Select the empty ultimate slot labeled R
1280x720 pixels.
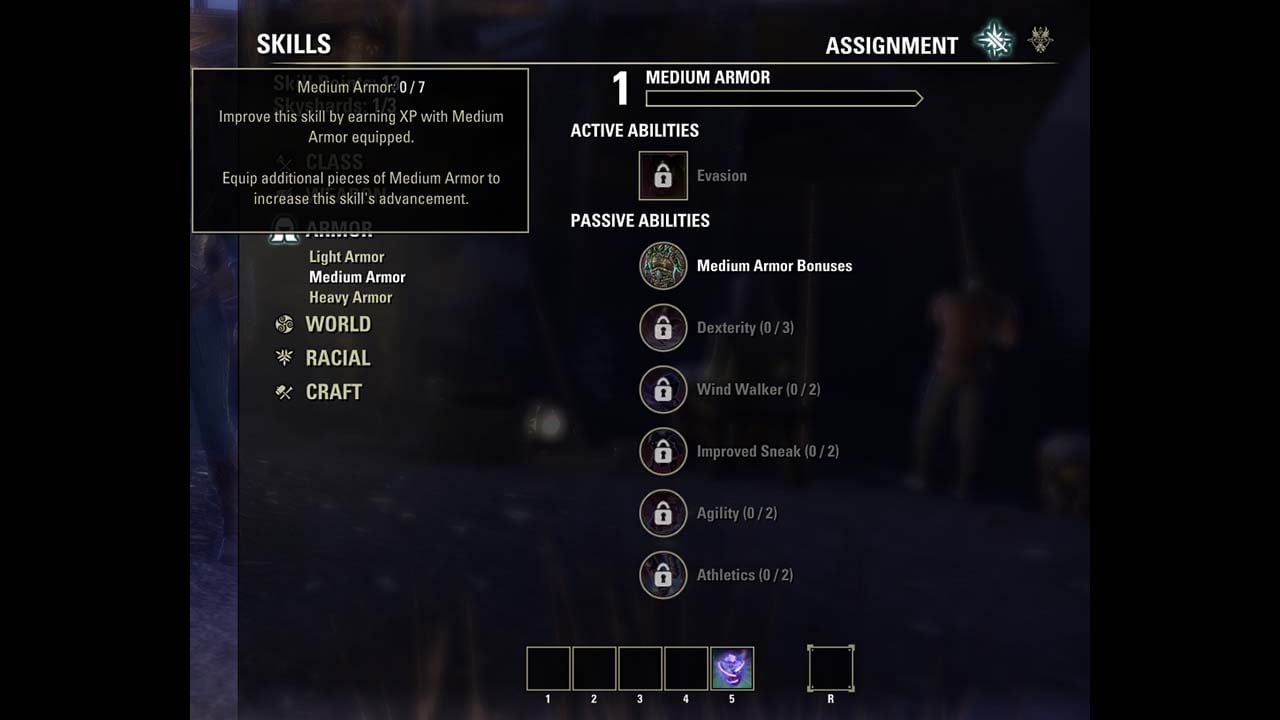coord(831,669)
